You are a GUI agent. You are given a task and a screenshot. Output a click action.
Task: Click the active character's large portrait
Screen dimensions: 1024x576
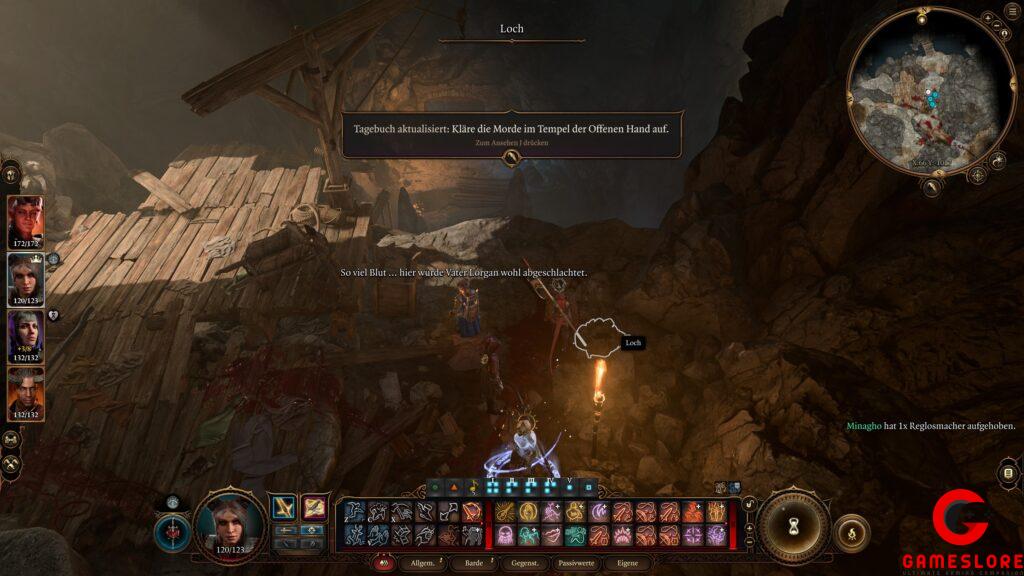230,524
